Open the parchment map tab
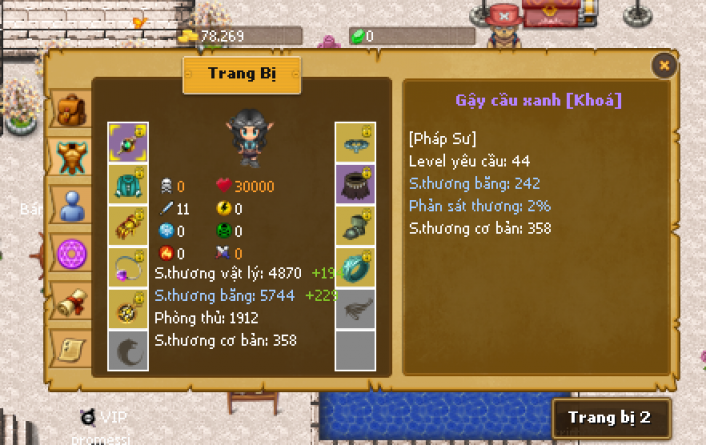Viewport: 706px width, 445px height. click(x=70, y=347)
